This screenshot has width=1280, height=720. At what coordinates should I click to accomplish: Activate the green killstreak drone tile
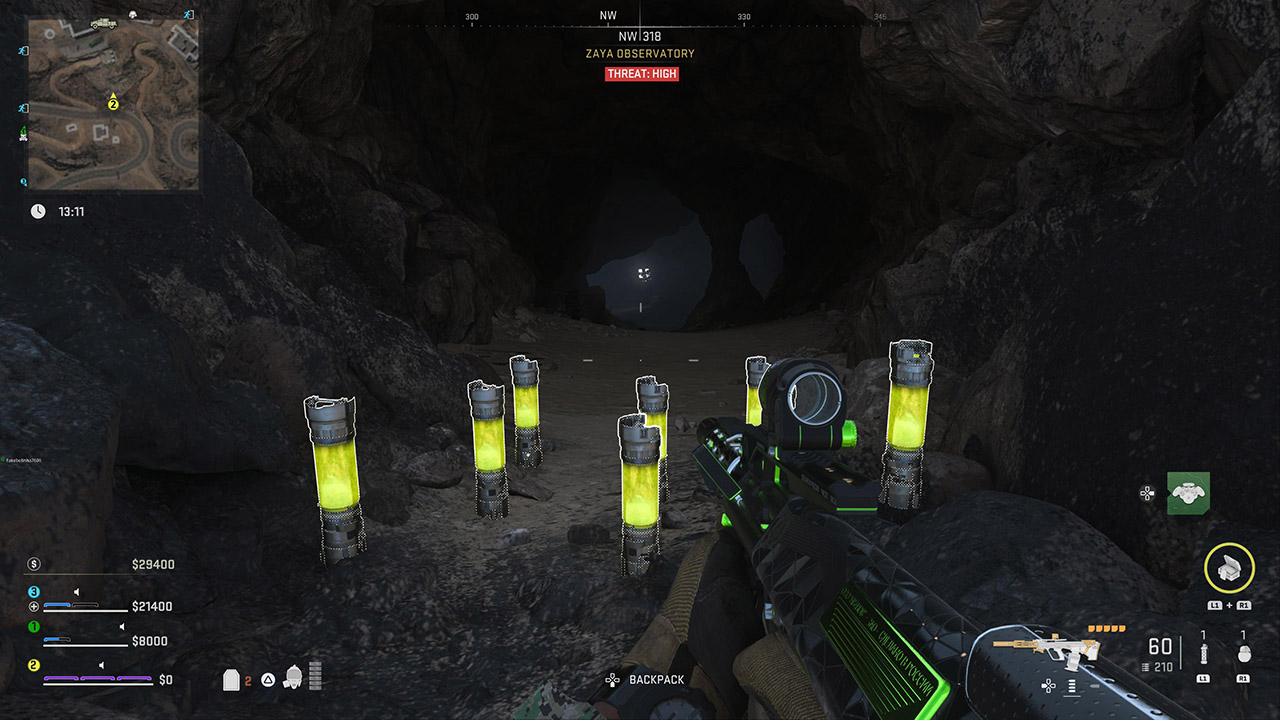tap(1188, 493)
